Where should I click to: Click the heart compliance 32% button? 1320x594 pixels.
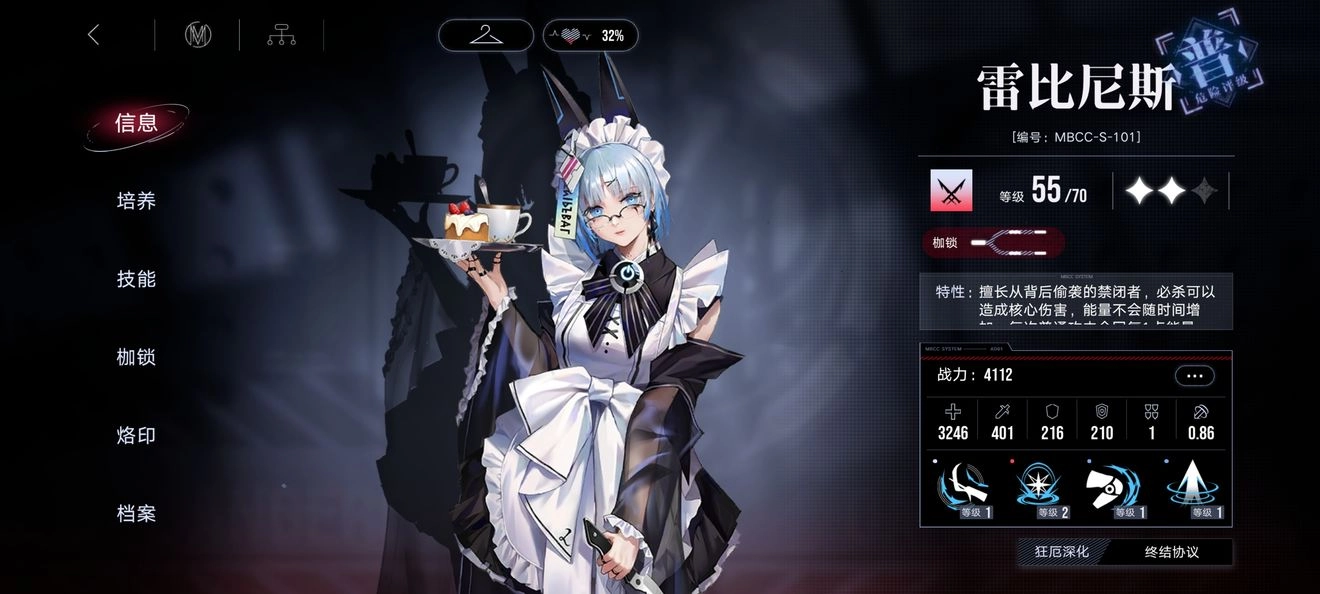click(x=590, y=35)
